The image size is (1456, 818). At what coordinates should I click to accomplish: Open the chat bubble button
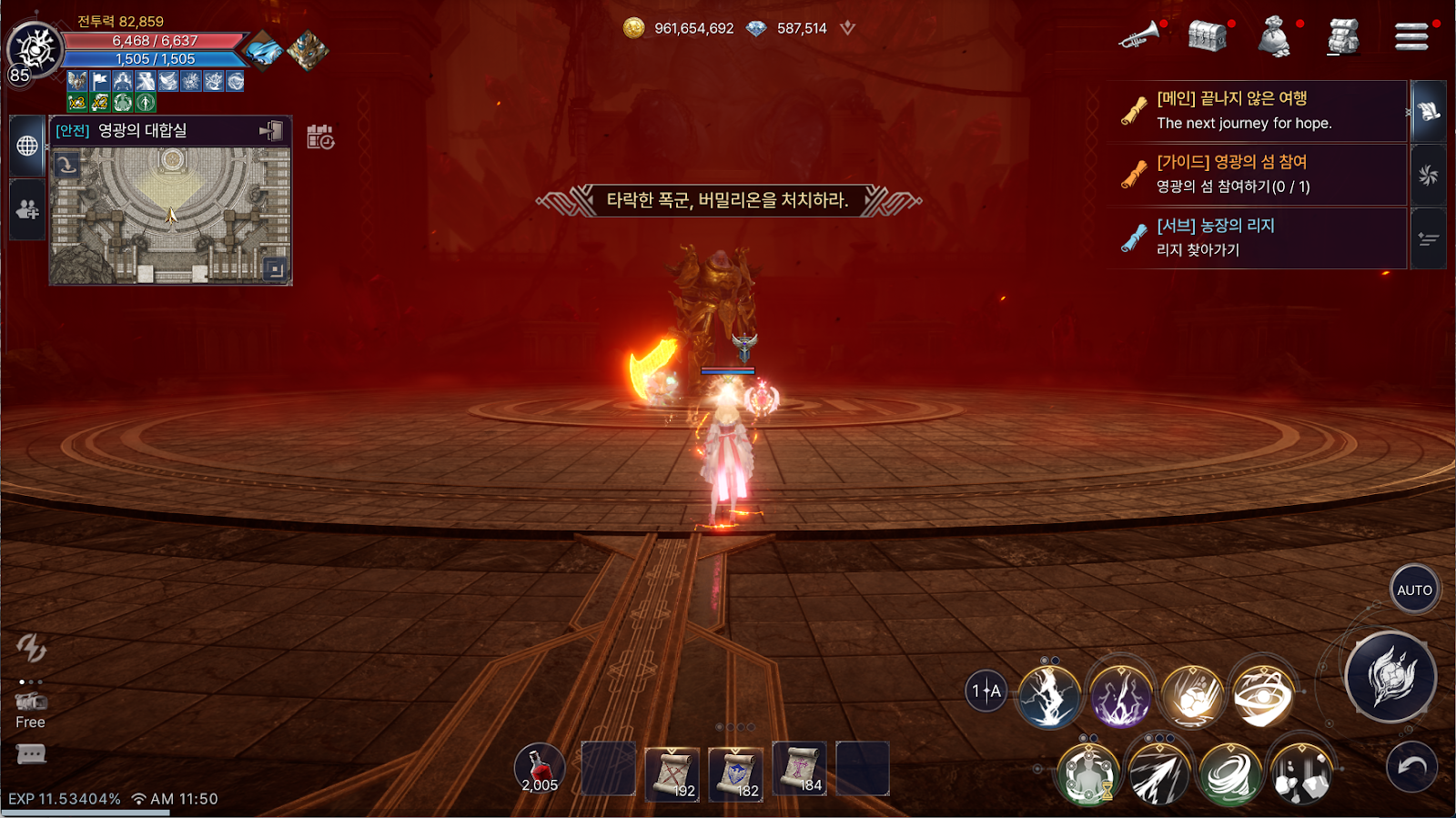click(31, 754)
